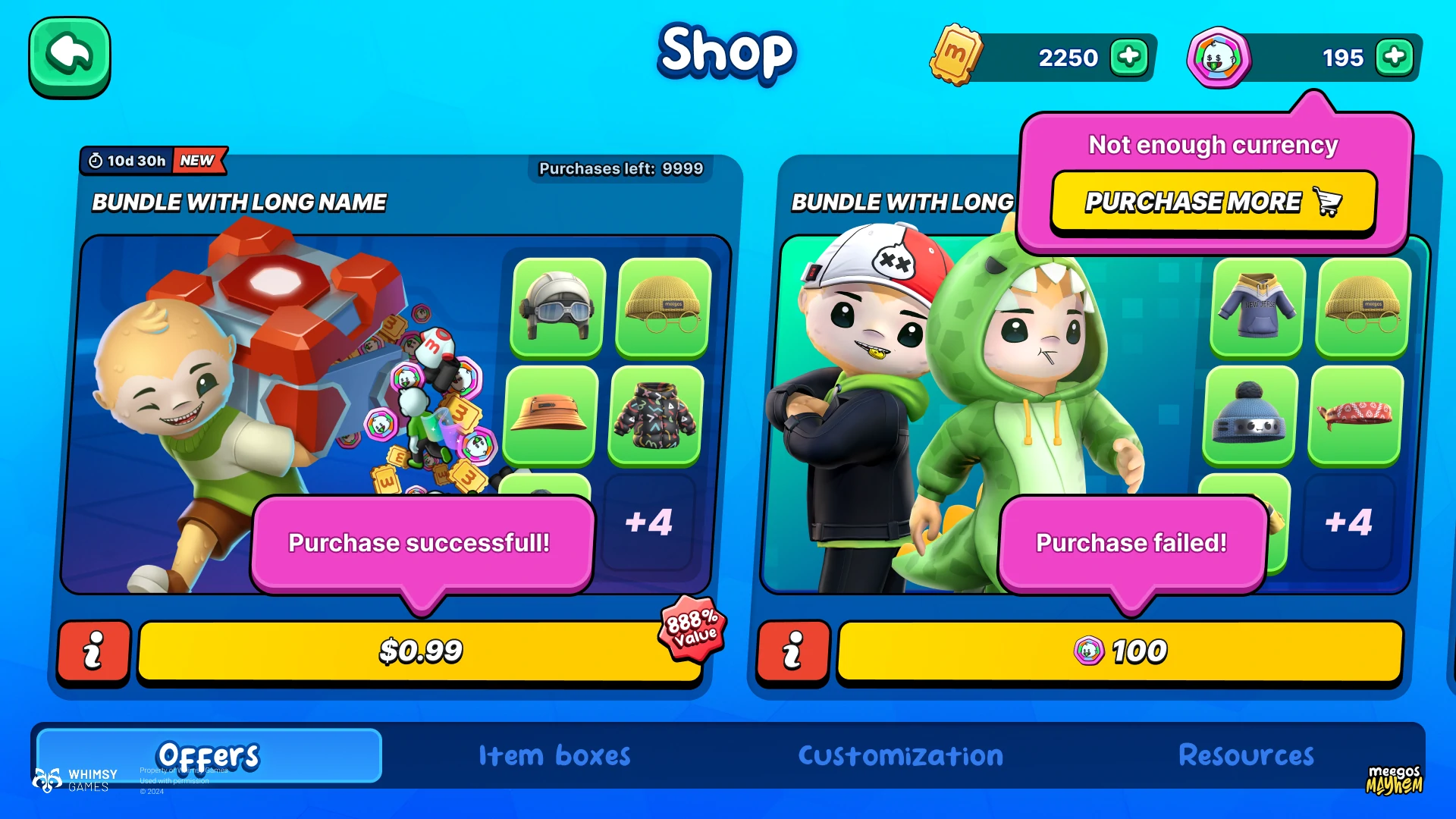Image resolution: width=1456 pixels, height=819 pixels.
Task: Buy the bundle for $0.99
Action: coord(419,651)
